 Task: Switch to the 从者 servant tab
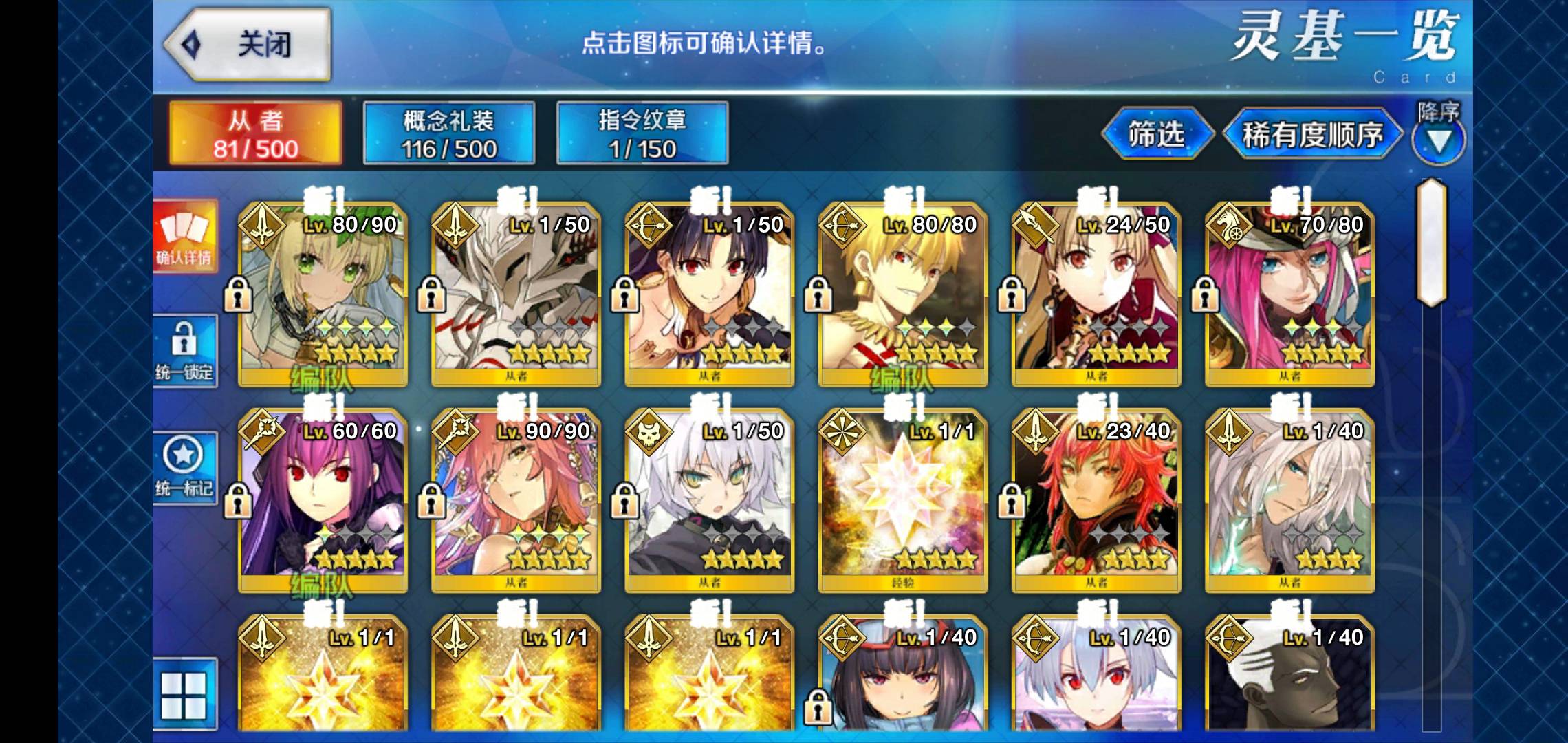click(x=255, y=133)
